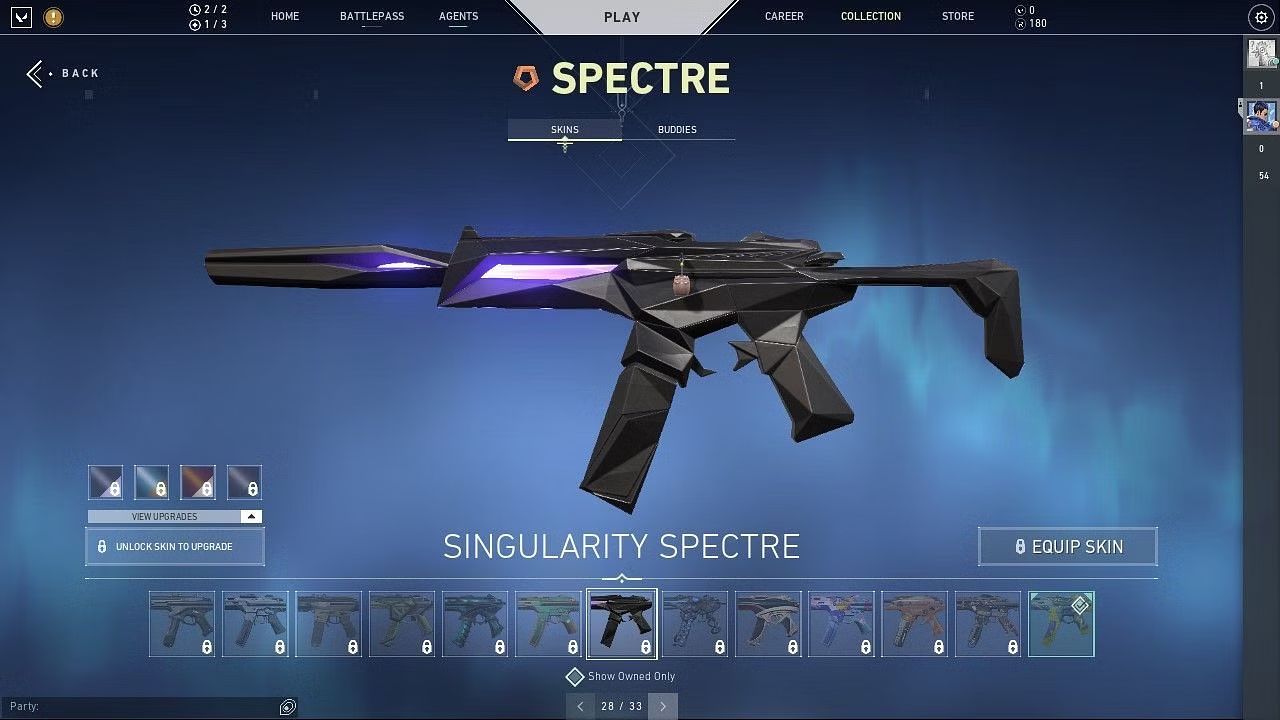This screenshot has width=1280, height=720.
Task: Select the red-orange variant swatch
Action: pos(198,482)
